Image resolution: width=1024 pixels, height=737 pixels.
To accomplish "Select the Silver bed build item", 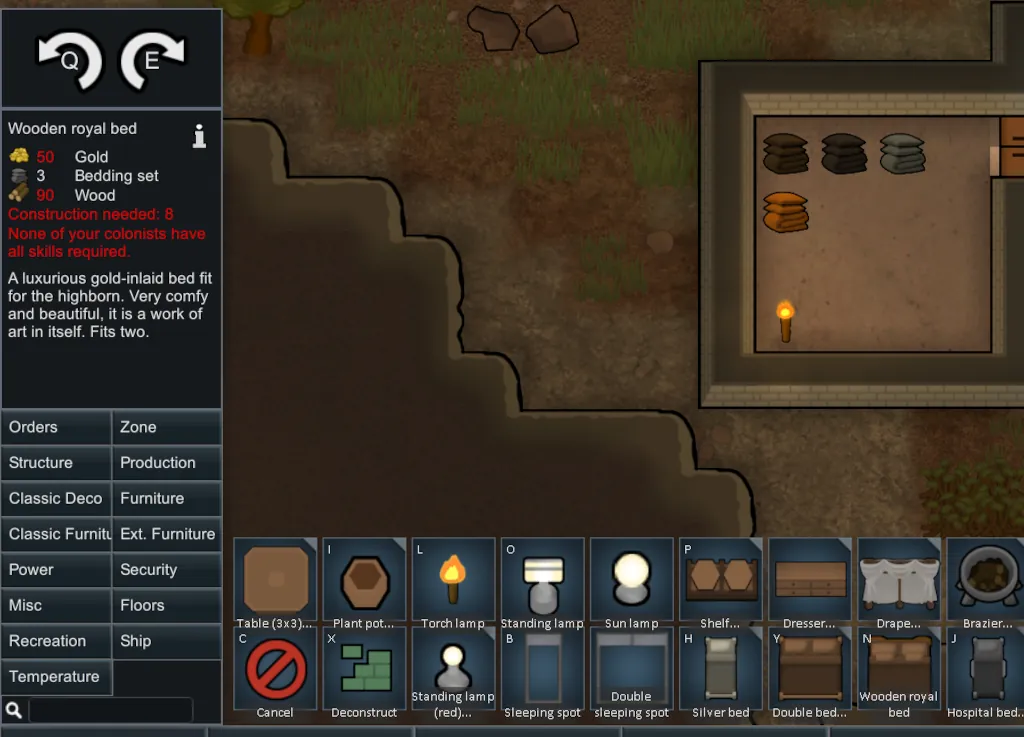I will 720,669.
